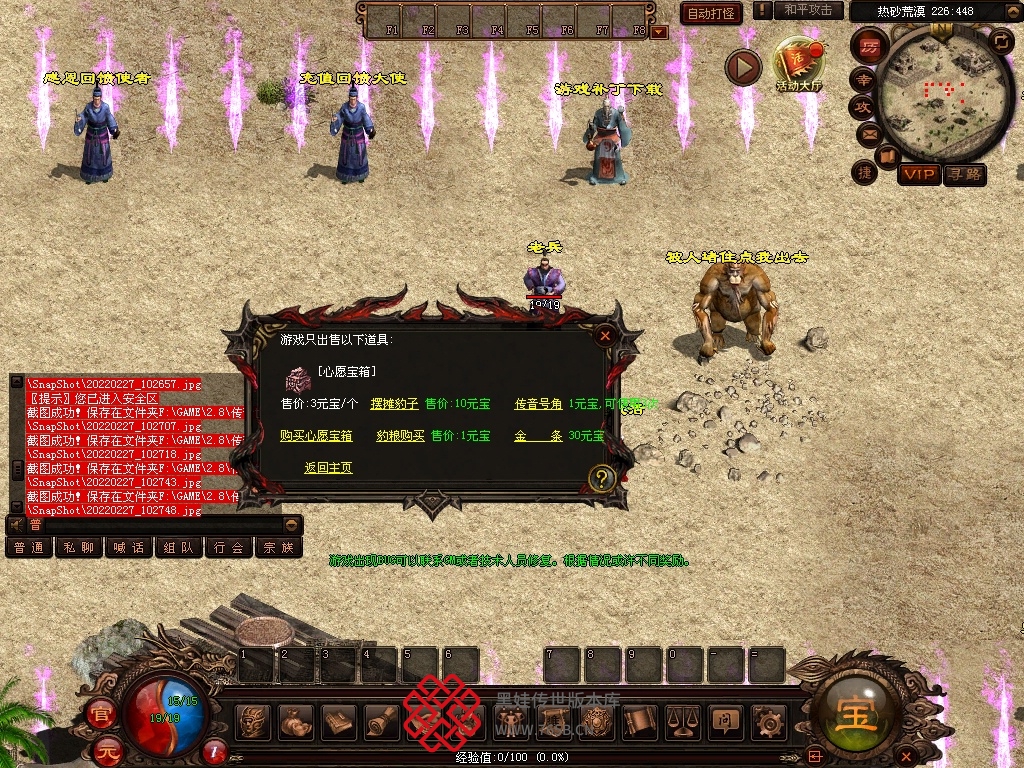The width and height of the screenshot is (1024, 768).
Task: Buy the 传音号角 item link
Action: [538, 404]
